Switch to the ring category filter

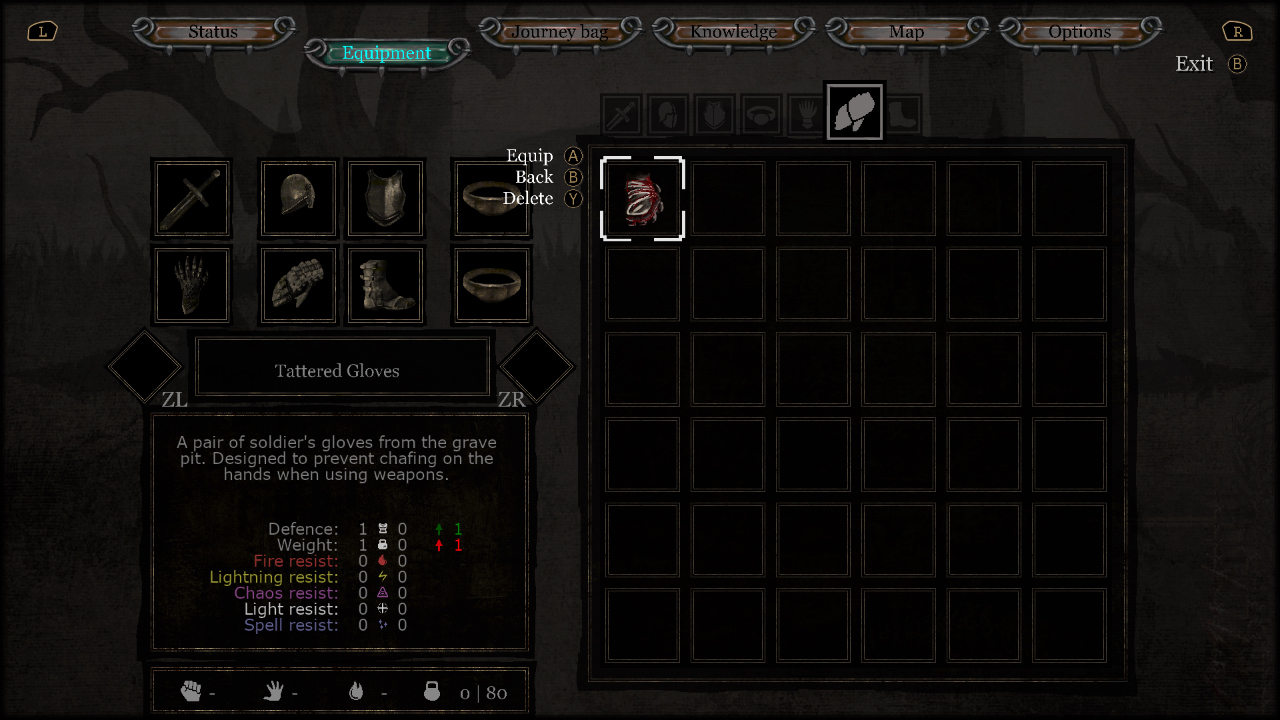(x=761, y=115)
